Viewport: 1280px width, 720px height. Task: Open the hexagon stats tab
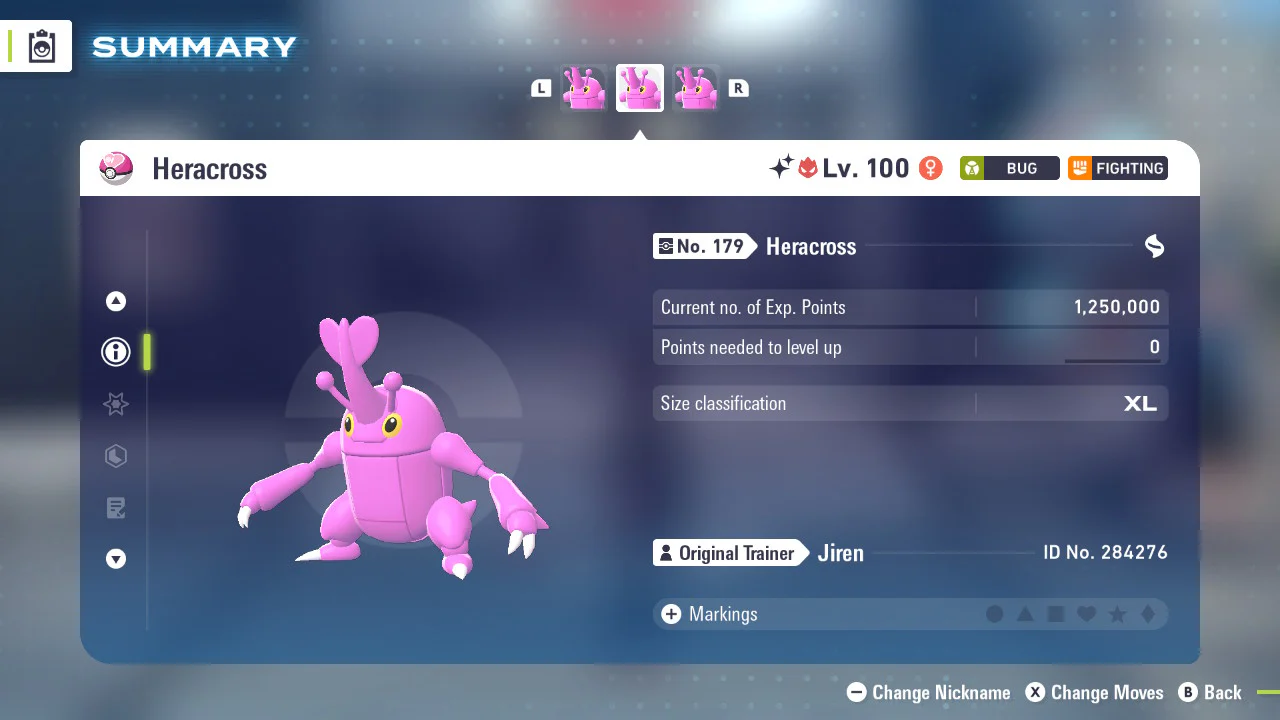coord(116,457)
